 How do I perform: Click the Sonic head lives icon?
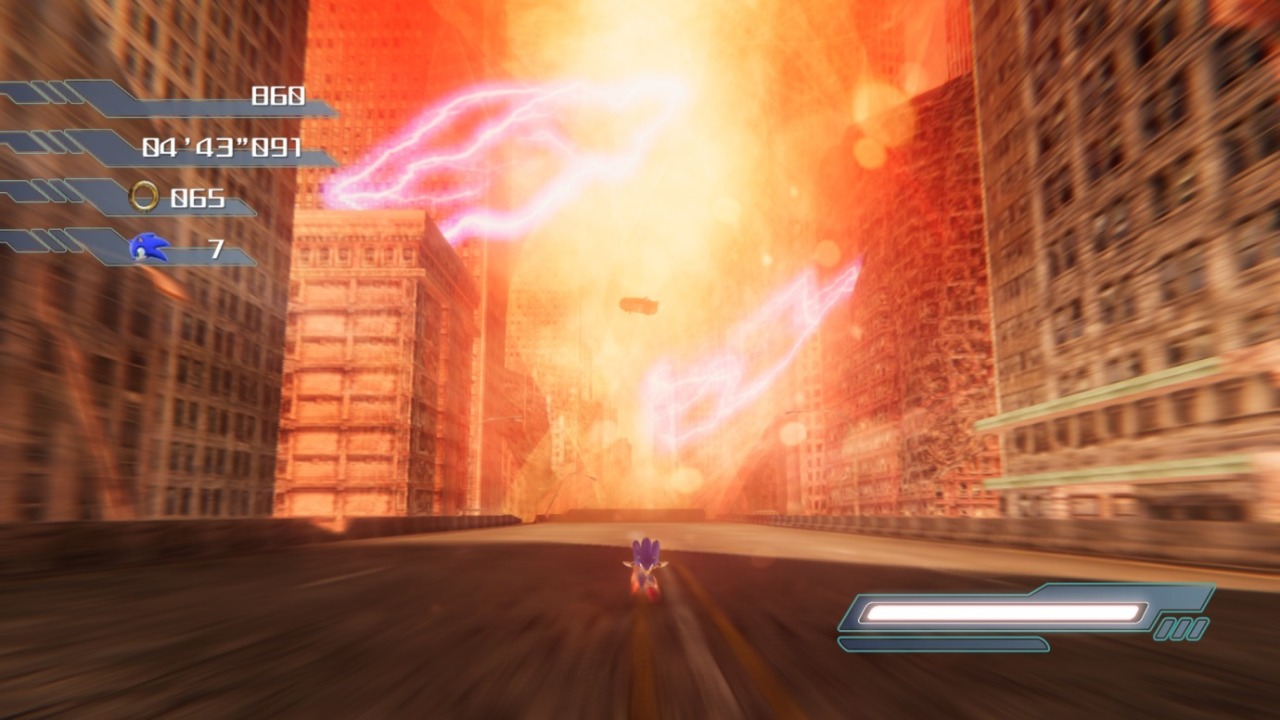tap(150, 247)
